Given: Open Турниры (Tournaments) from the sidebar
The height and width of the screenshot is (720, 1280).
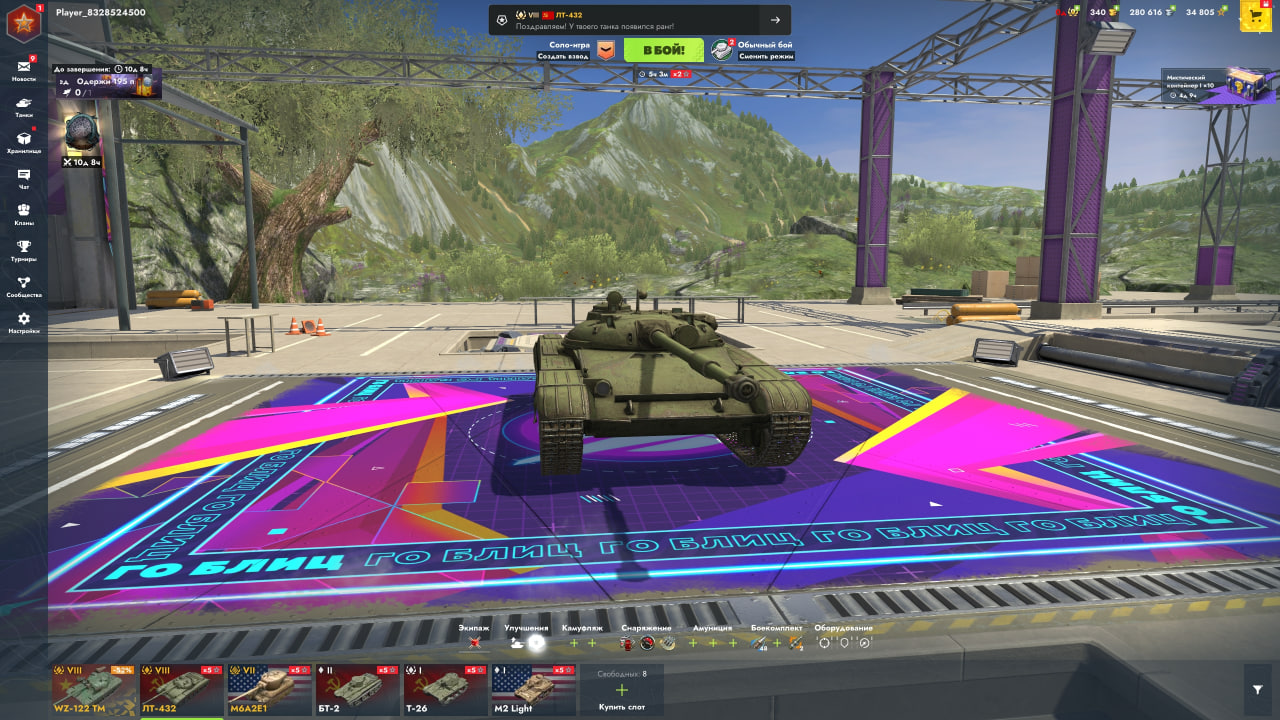Looking at the screenshot, I should [x=24, y=250].
